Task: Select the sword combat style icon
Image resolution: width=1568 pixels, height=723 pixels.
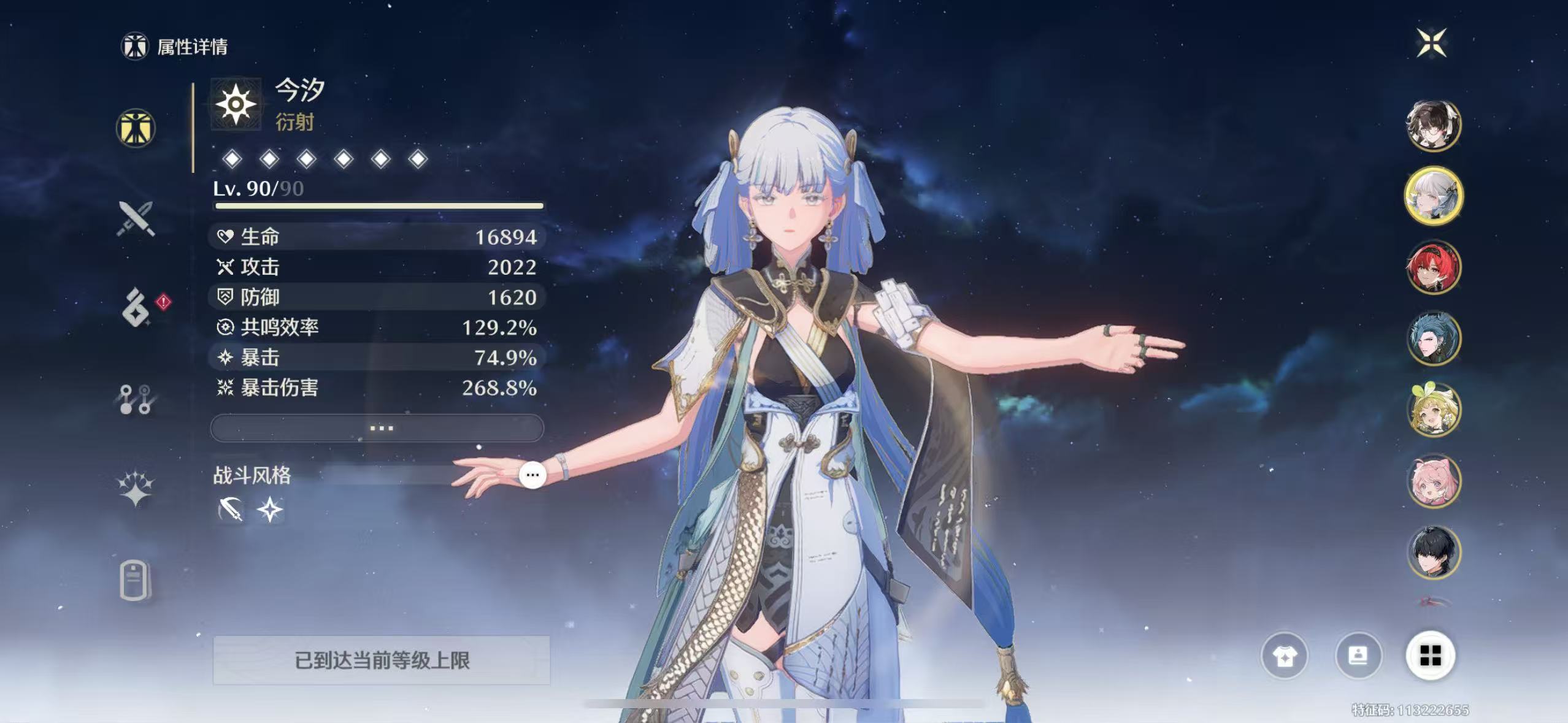Action: point(231,510)
